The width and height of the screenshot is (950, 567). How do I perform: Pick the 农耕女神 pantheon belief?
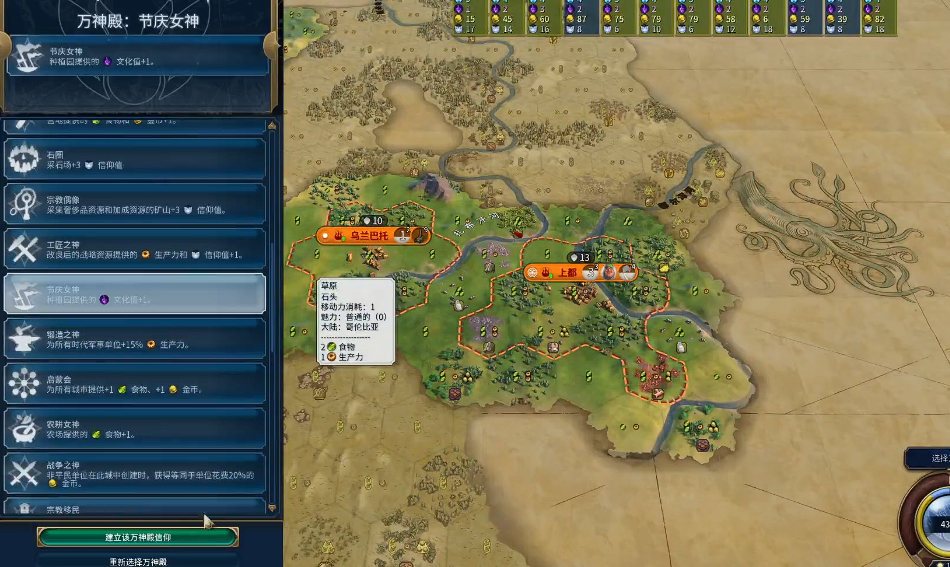click(135, 428)
